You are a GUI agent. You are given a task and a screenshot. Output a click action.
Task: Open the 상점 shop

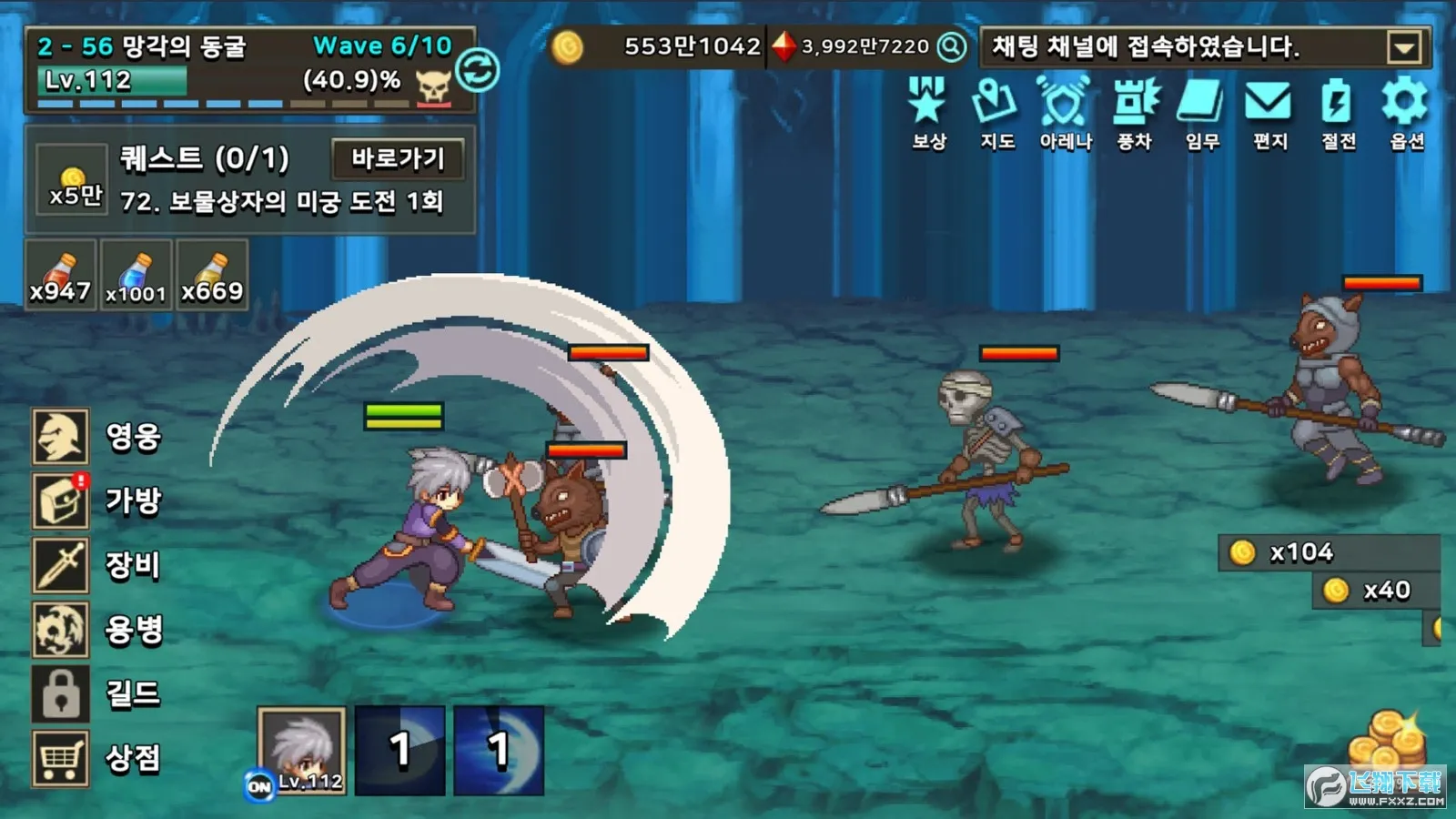point(62,758)
